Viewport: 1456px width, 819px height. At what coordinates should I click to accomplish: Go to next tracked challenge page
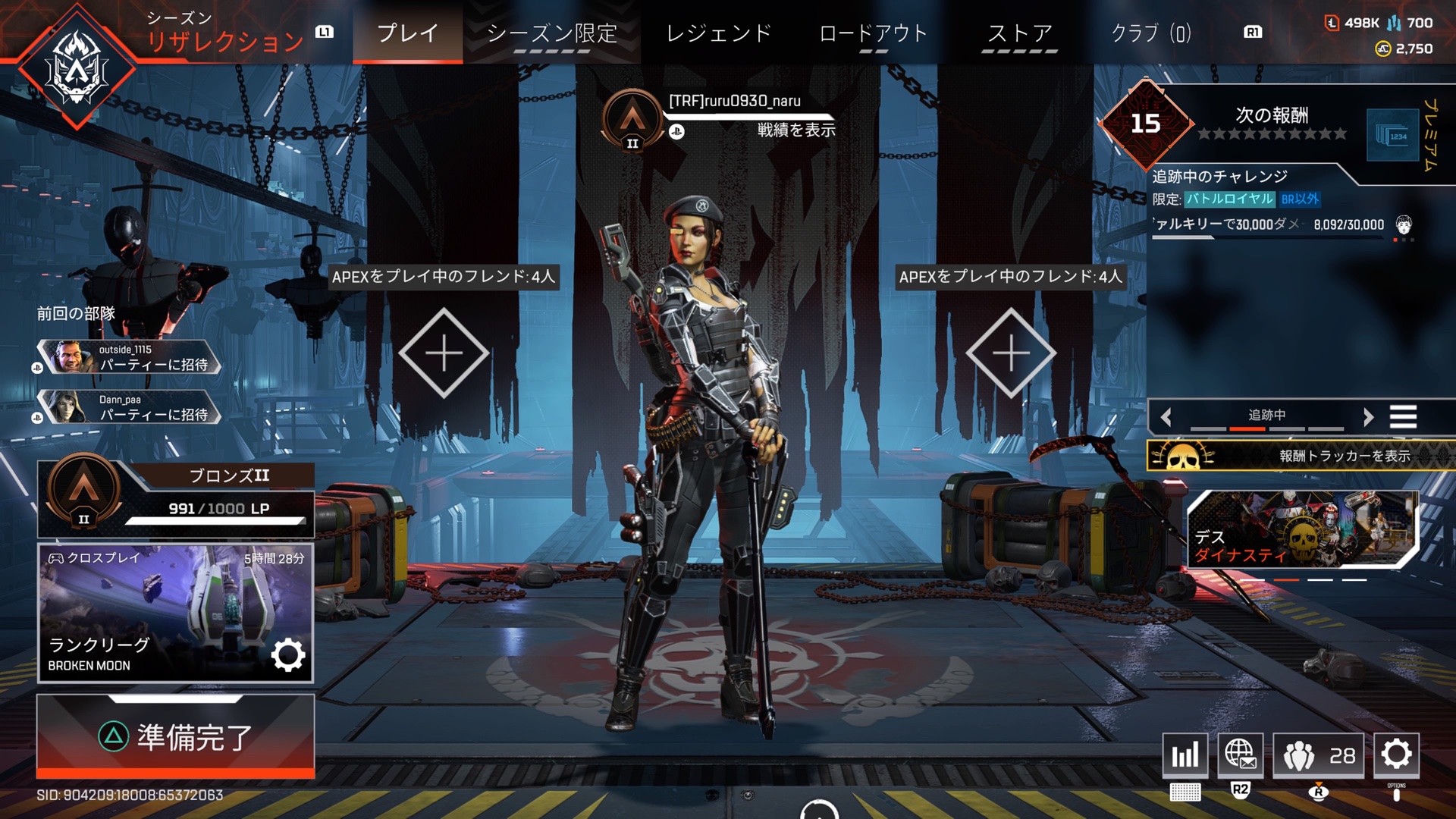[1368, 416]
